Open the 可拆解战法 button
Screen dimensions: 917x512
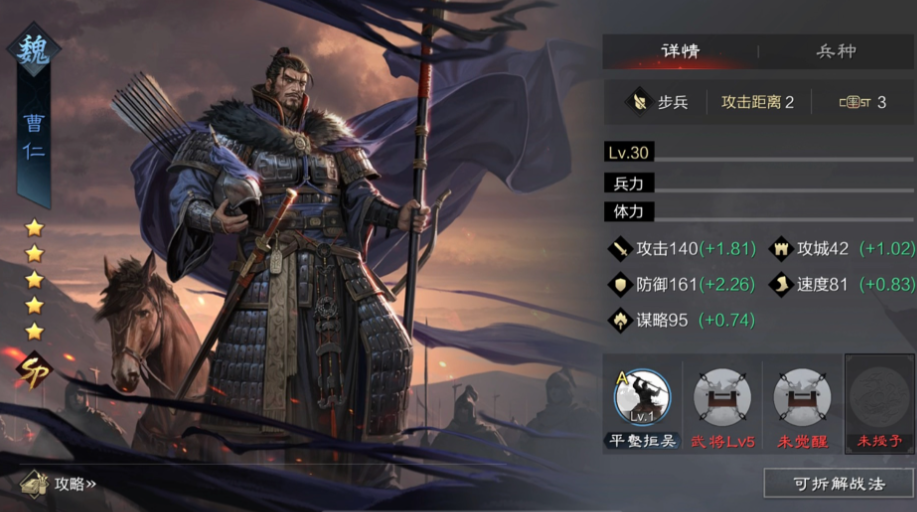838,483
